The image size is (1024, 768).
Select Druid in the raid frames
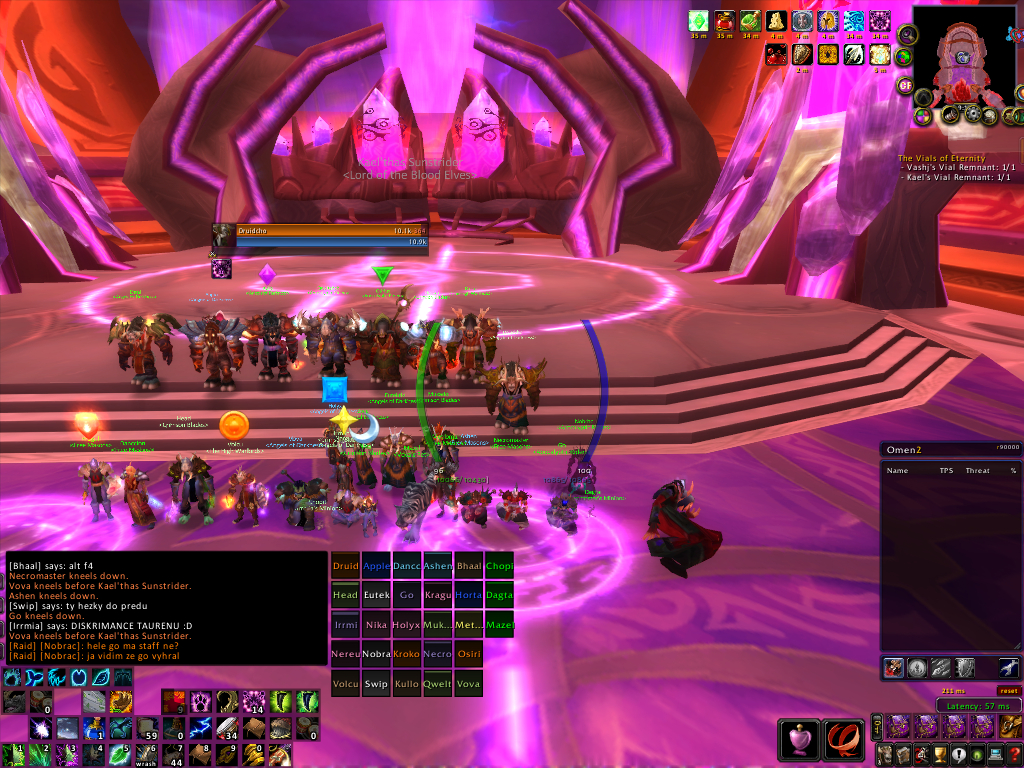click(x=345, y=566)
